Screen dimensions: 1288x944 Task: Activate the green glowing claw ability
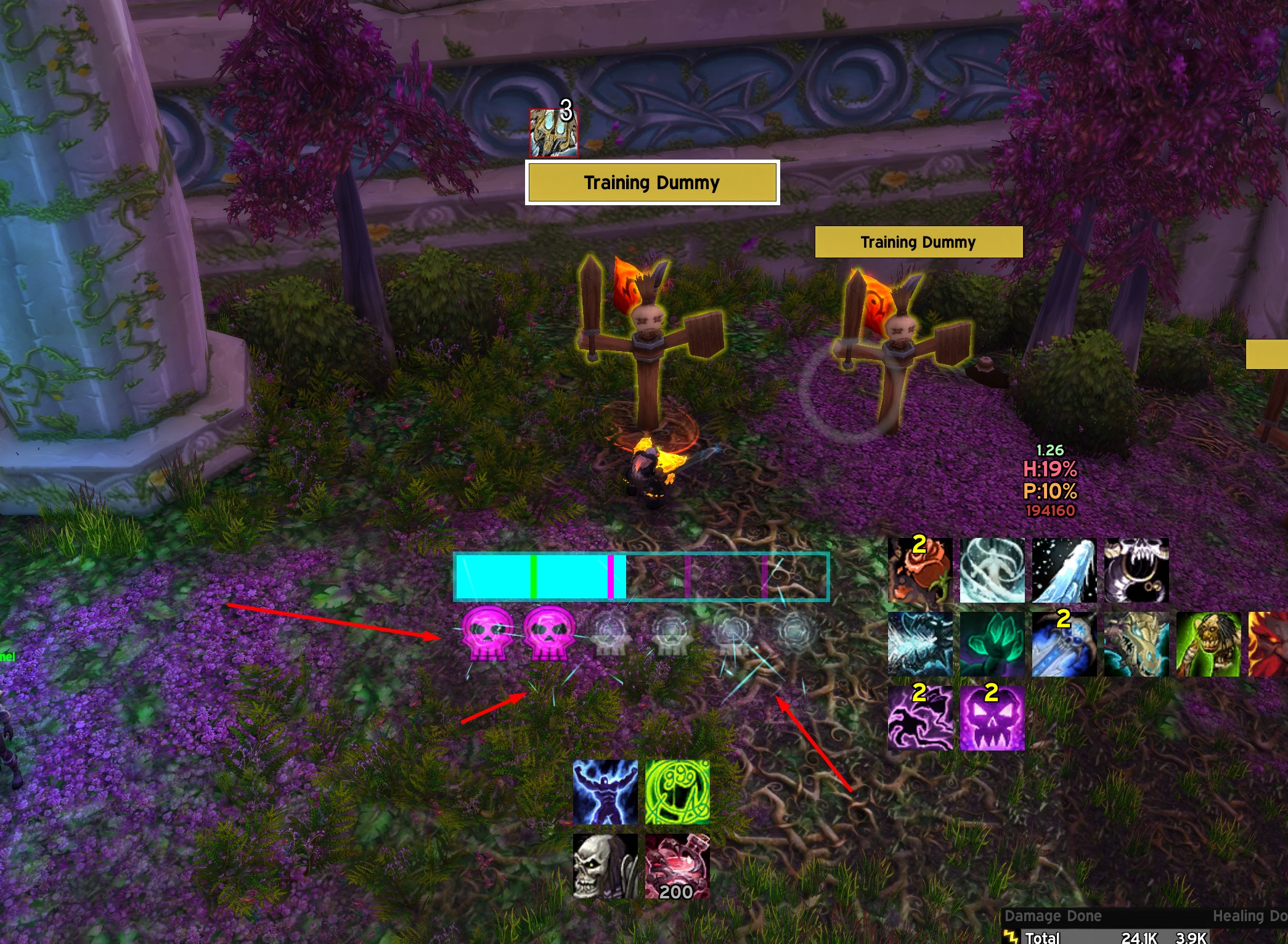click(992, 644)
